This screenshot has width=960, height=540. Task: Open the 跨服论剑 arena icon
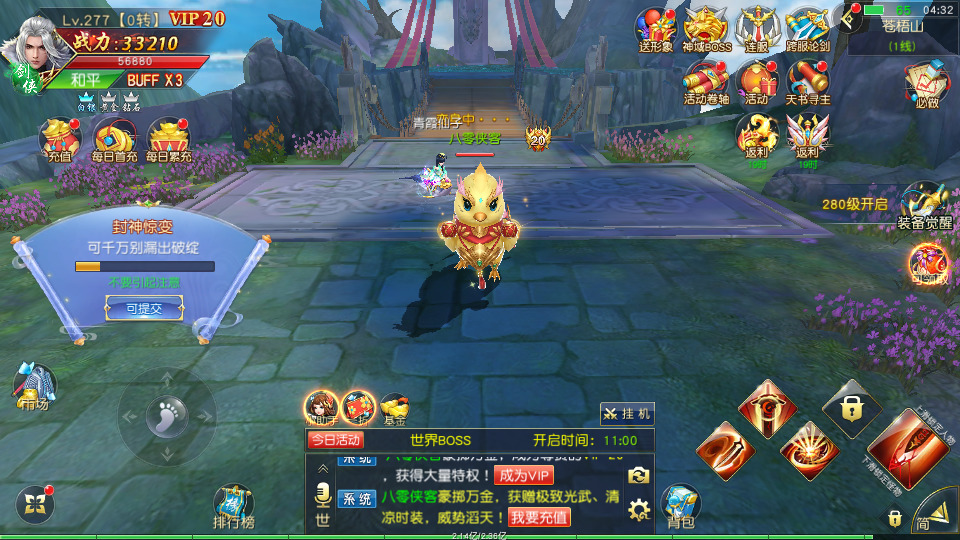807,29
